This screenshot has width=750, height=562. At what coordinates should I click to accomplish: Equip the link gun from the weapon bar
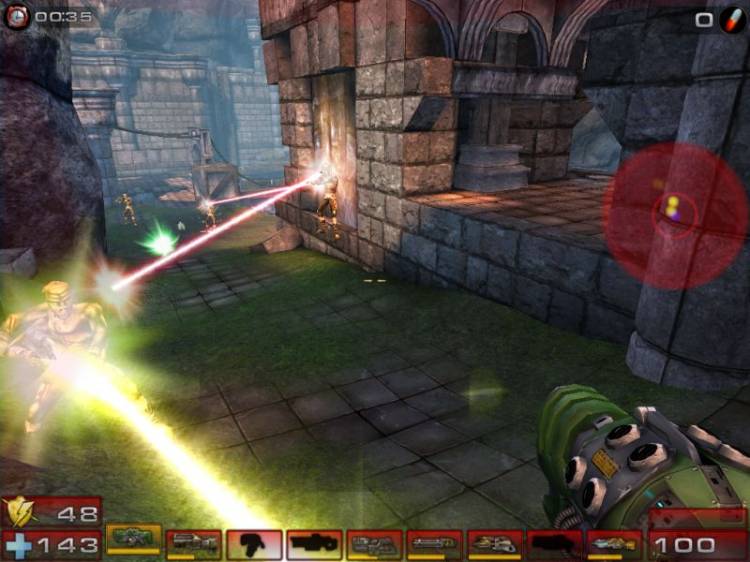(374, 544)
